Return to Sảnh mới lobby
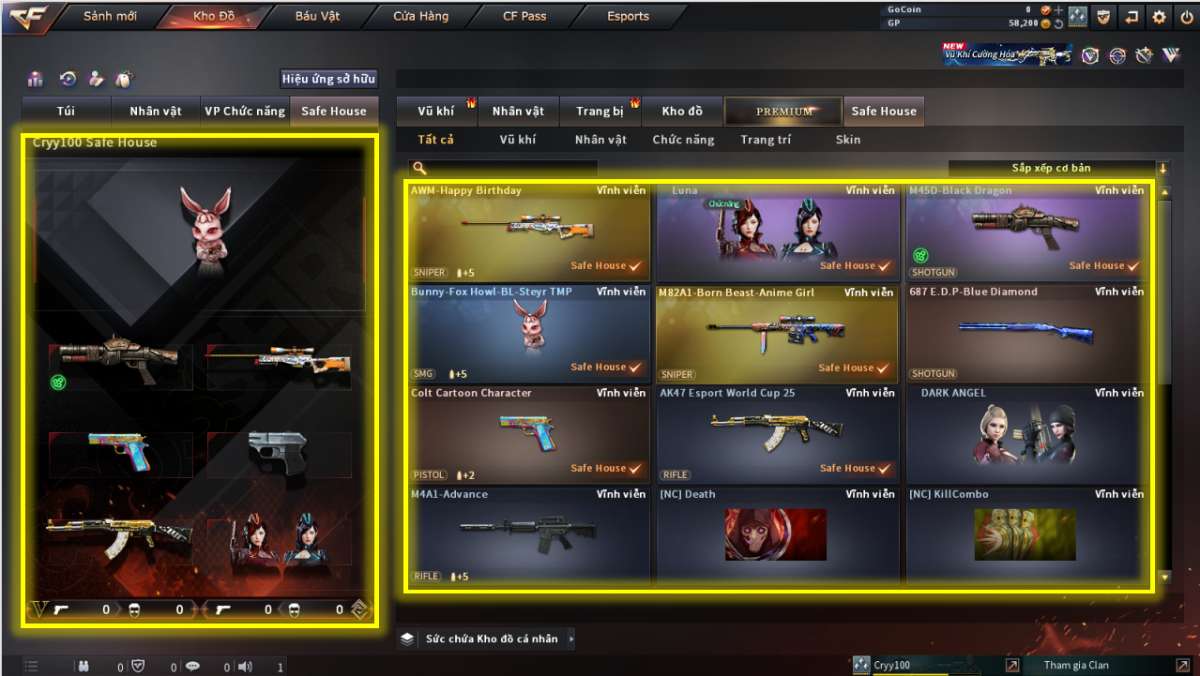 point(109,17)
